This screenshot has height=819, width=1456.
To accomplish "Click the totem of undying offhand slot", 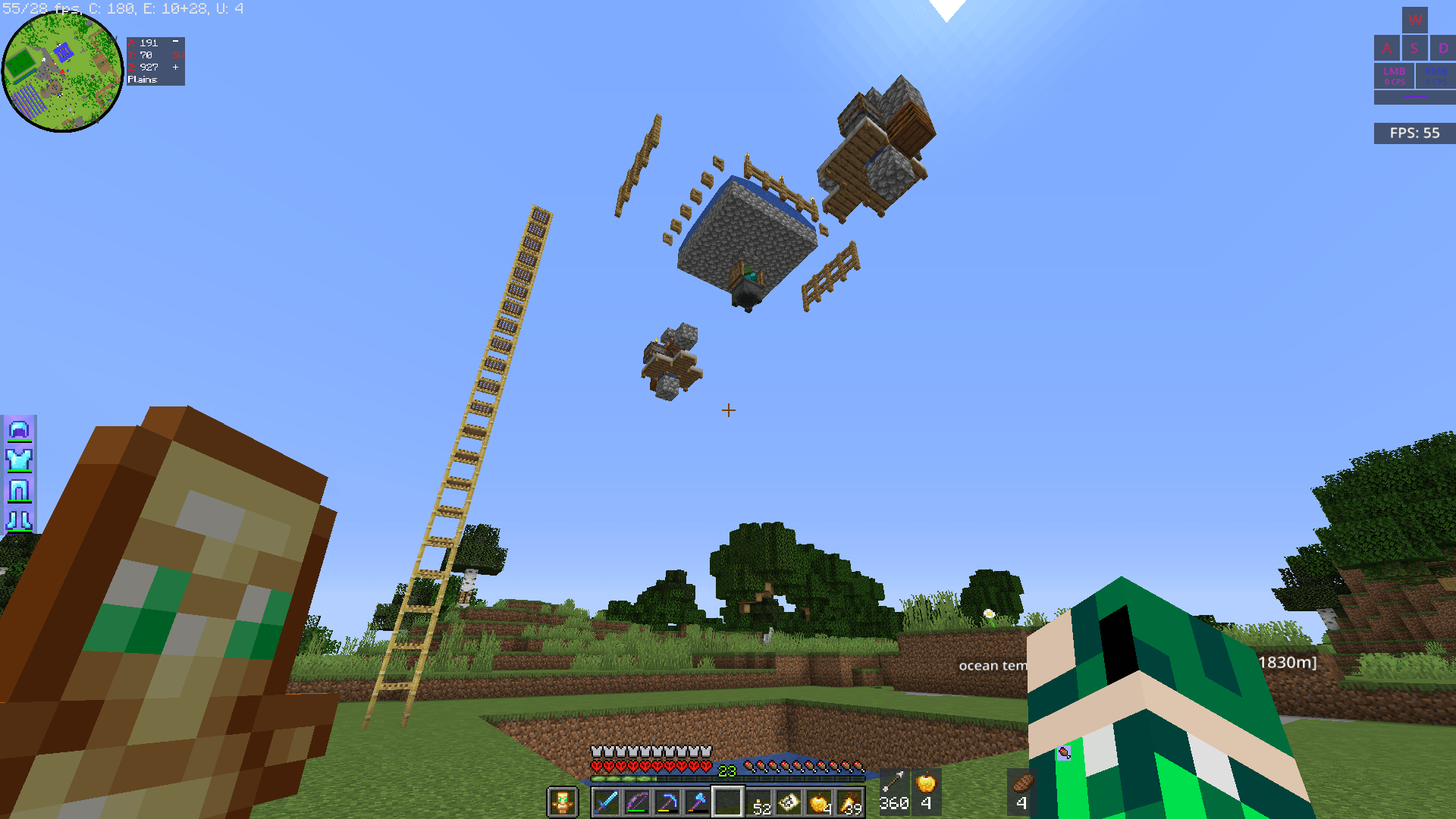I will [x=561, y=802].
